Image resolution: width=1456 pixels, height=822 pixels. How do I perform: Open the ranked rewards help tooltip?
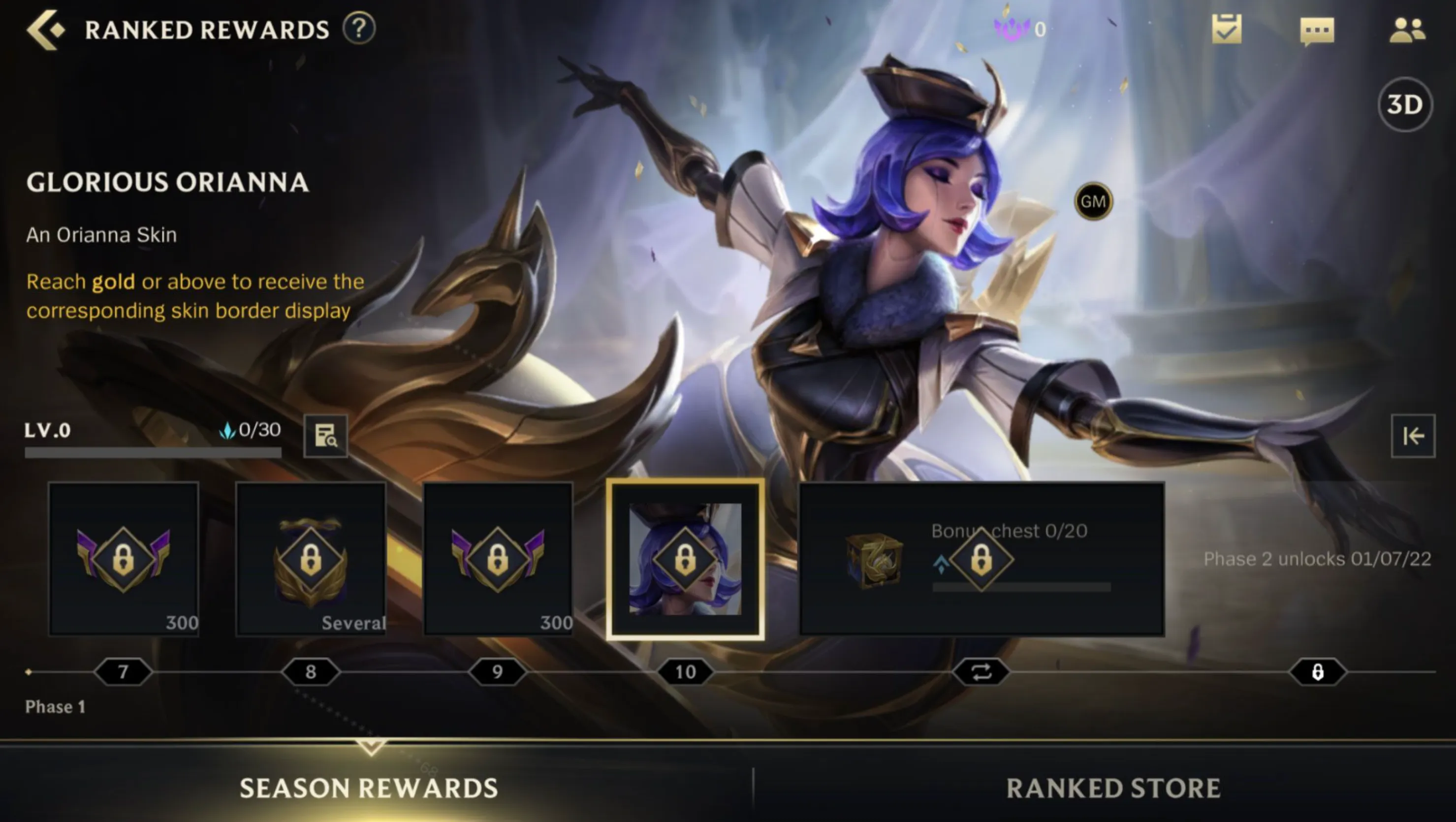coord(360,29)
